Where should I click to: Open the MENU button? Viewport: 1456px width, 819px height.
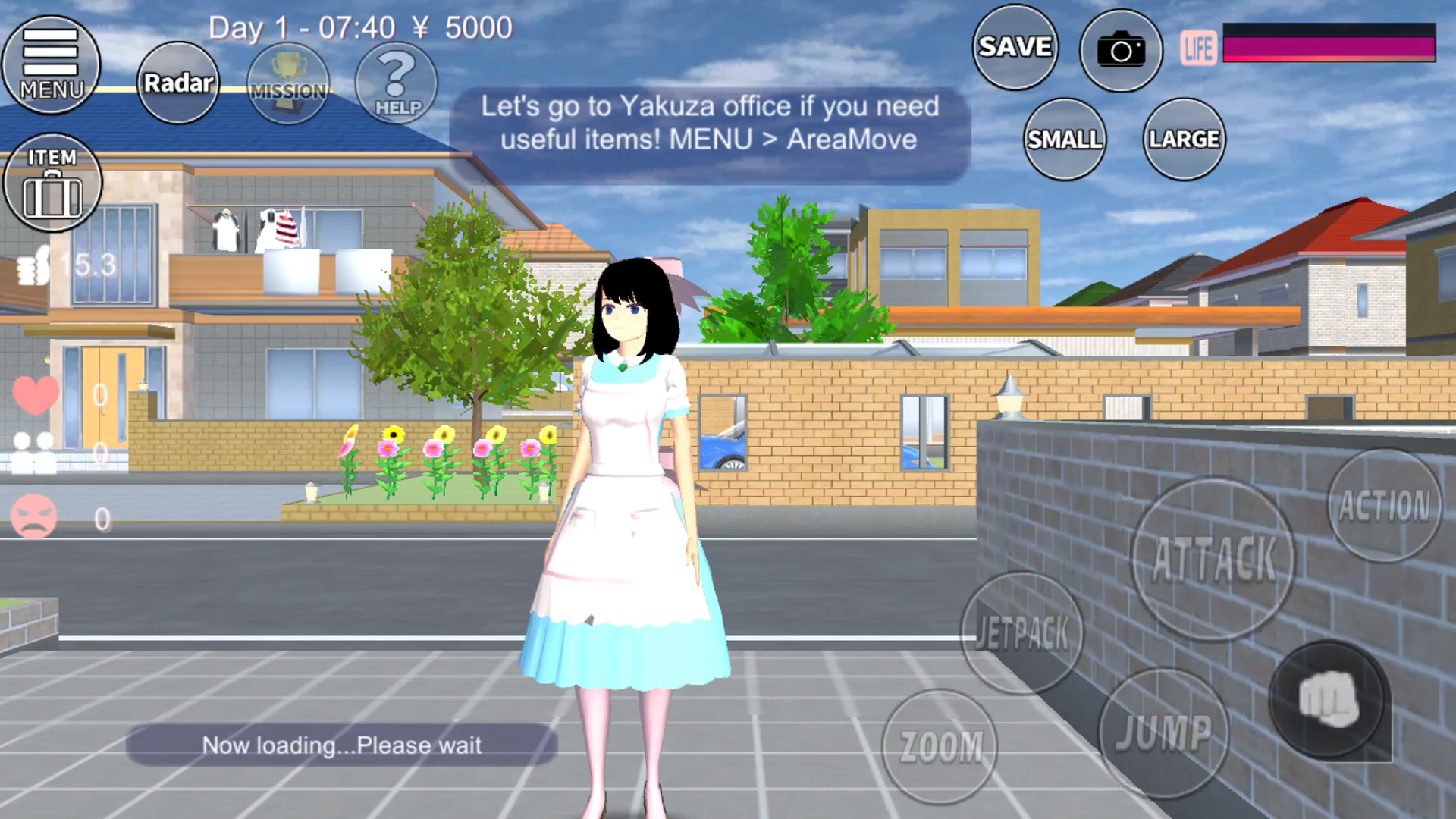[x=51, y=64]
